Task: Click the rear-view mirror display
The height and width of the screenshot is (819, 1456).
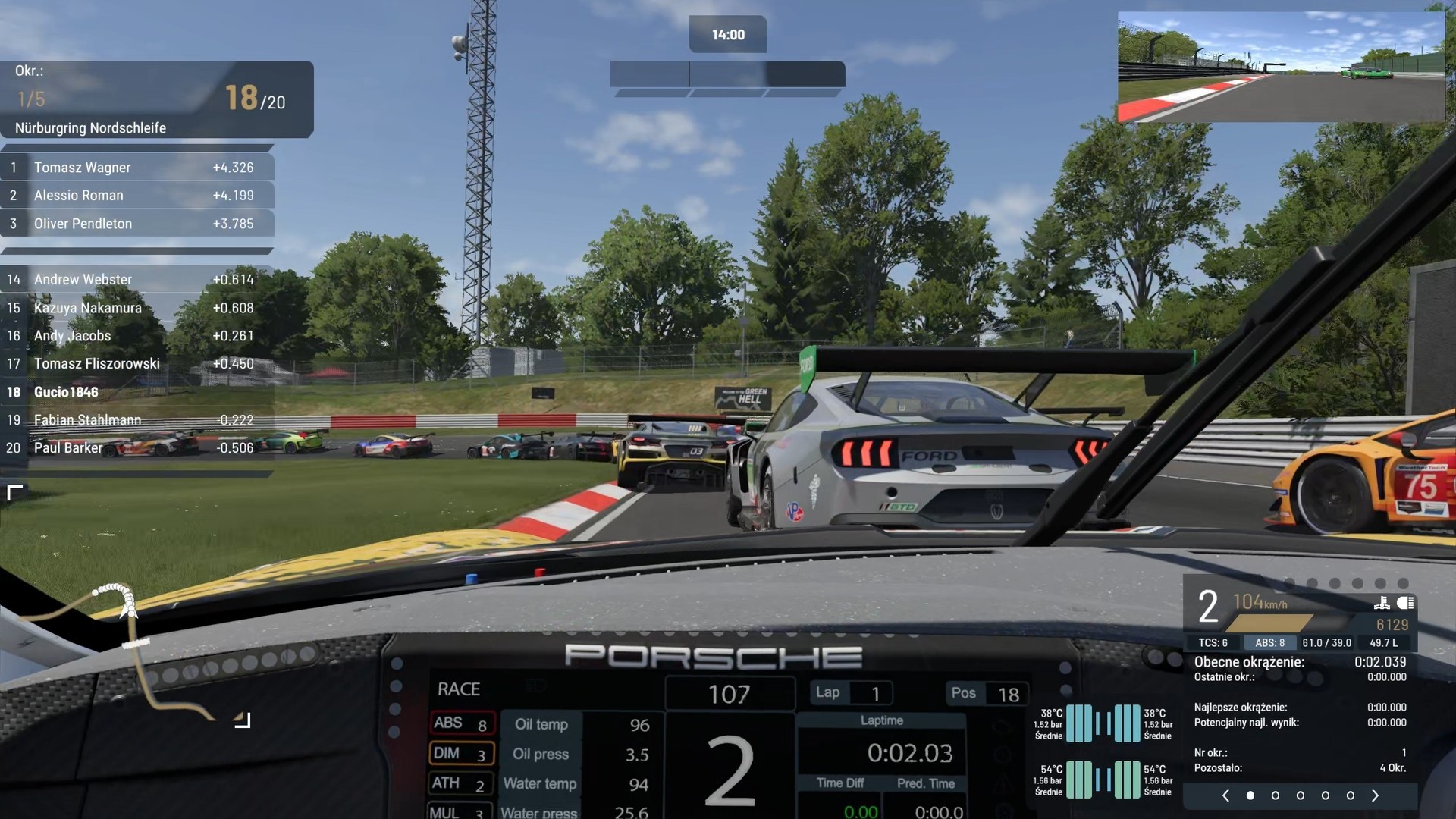Action: (x=1280, y=67)
